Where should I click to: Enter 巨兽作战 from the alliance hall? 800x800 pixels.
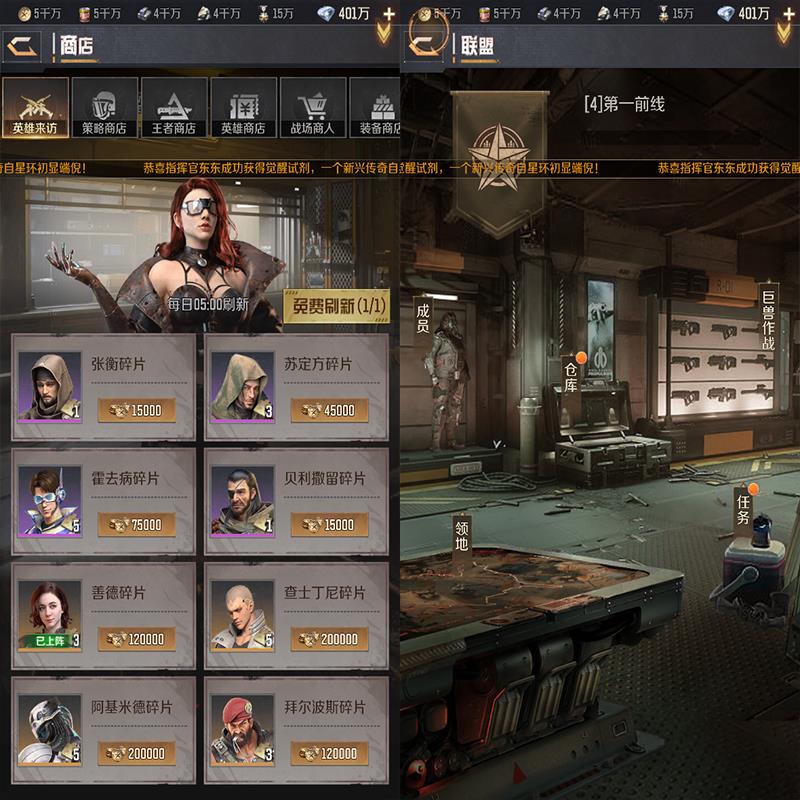point(768,320)
